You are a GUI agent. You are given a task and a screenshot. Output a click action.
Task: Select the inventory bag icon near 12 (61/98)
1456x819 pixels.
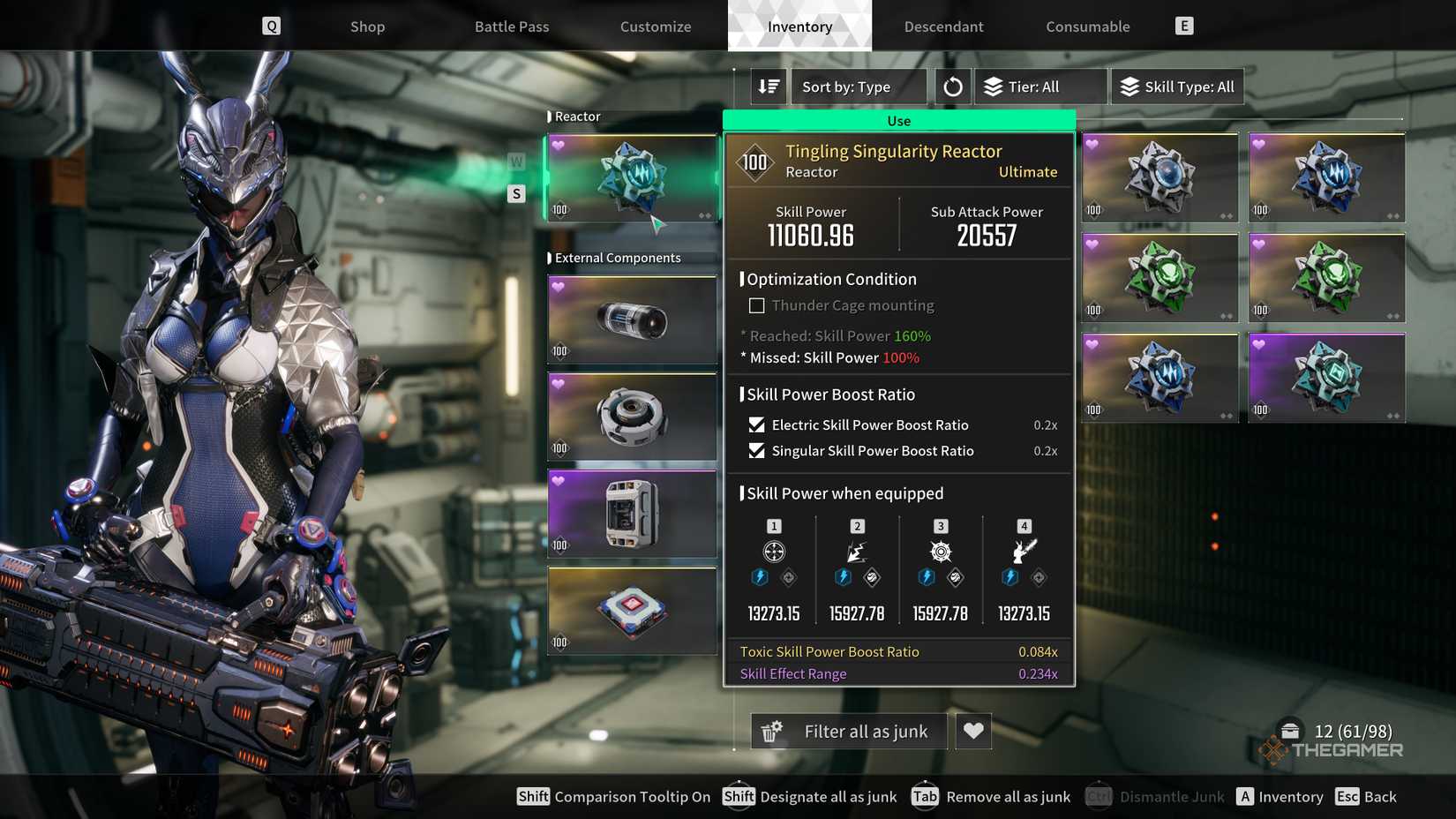(1290, 730)
